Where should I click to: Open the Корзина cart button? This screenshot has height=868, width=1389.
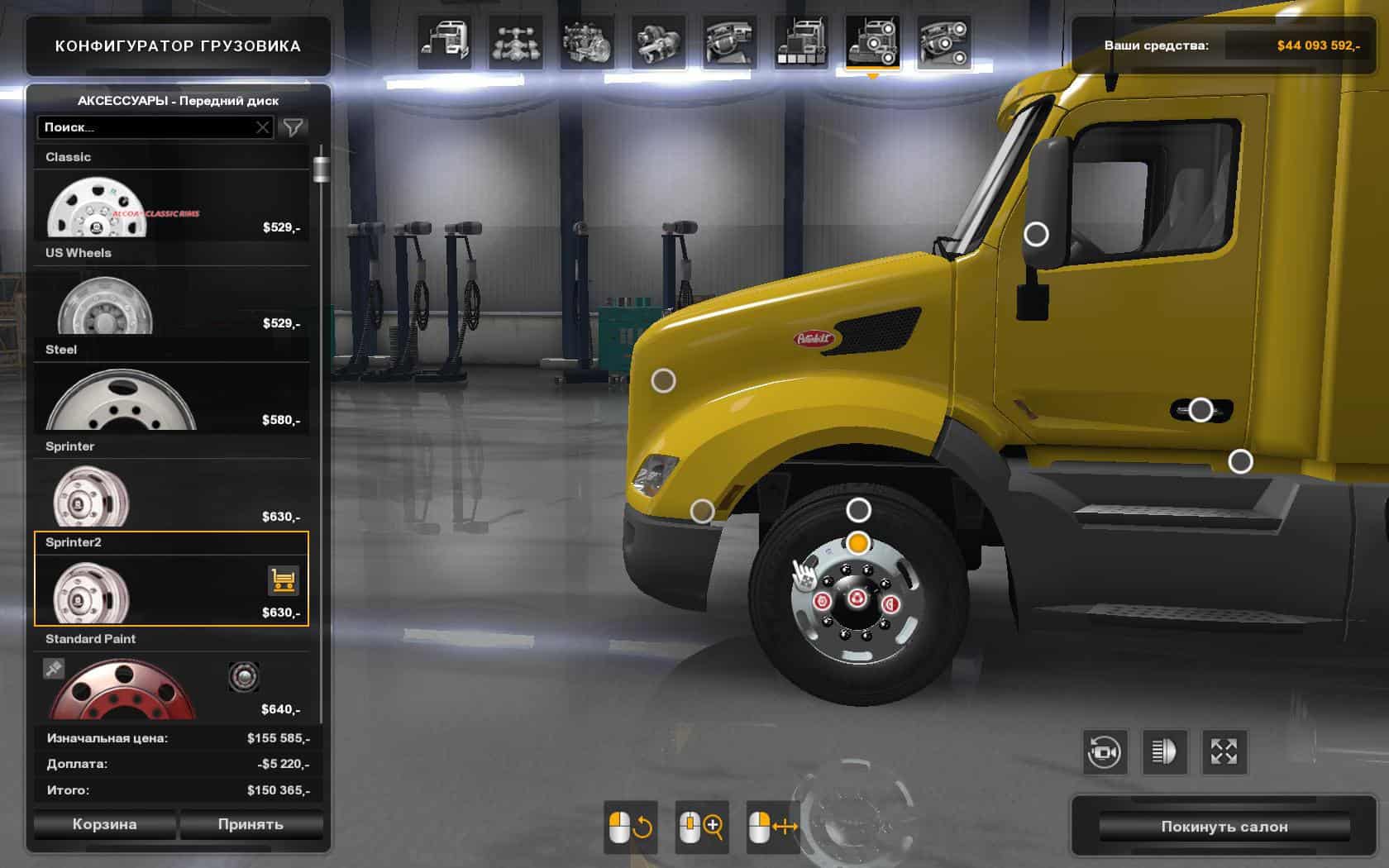point(104,824)
